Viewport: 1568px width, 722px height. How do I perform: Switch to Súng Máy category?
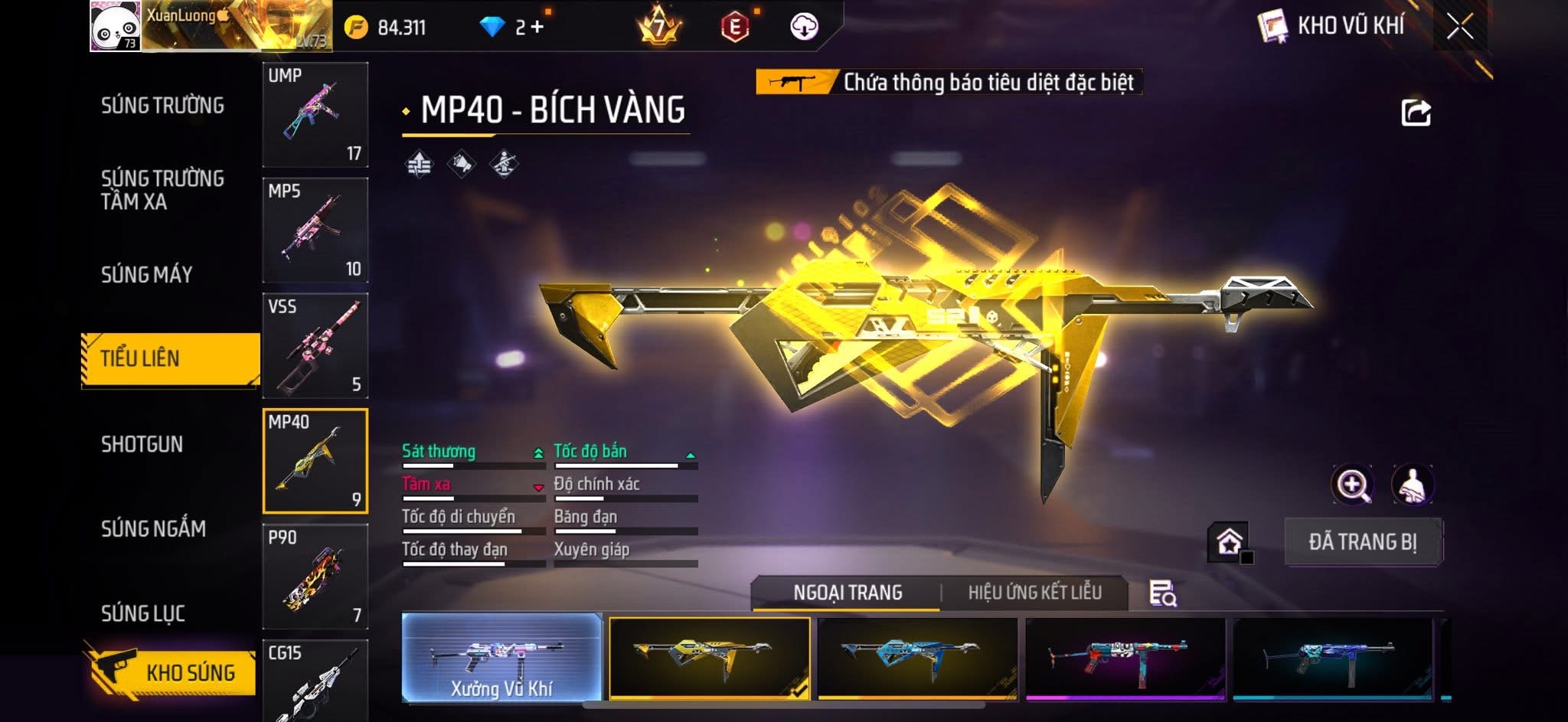point(146,274)
